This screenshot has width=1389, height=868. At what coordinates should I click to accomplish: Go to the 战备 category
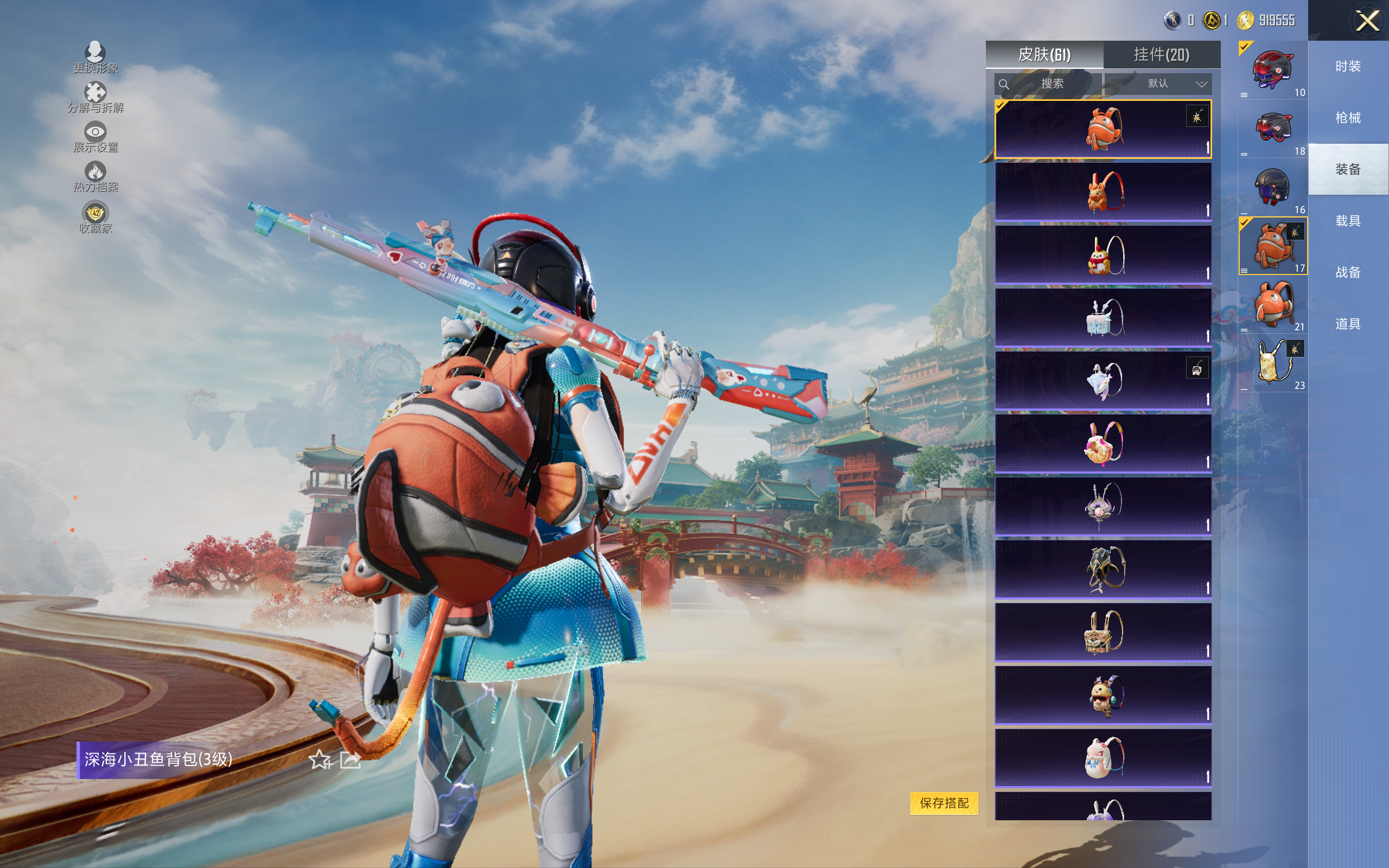[1348, 272]
